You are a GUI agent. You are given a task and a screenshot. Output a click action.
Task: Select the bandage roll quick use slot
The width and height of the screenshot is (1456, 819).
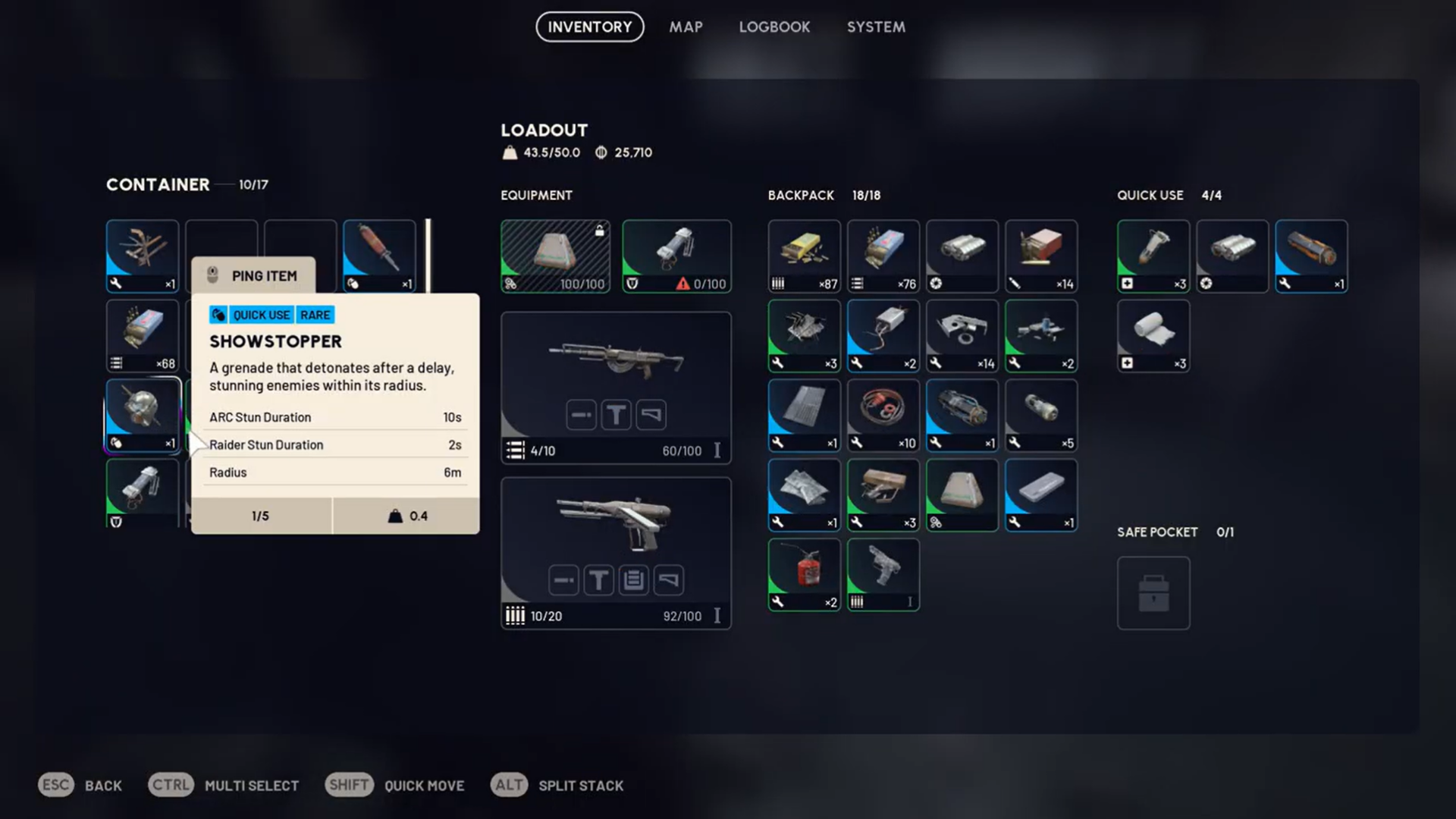point(1153,335)
